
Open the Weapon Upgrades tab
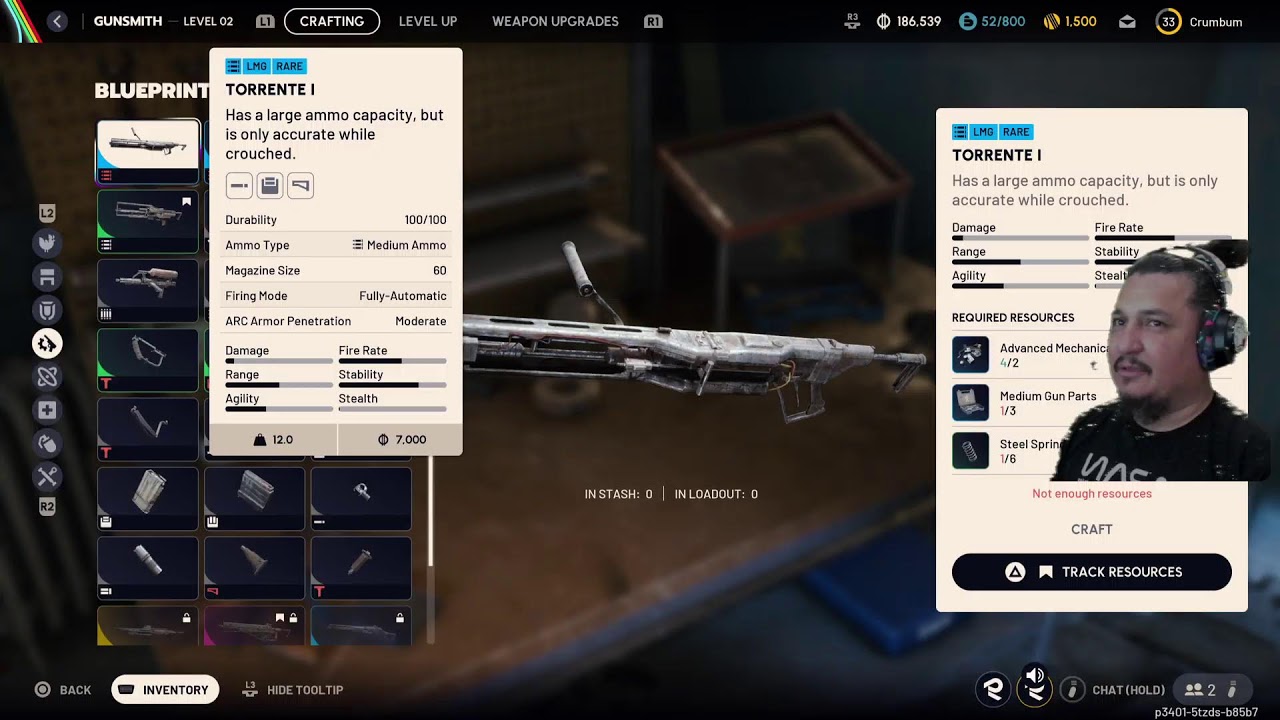coord(555,21)
